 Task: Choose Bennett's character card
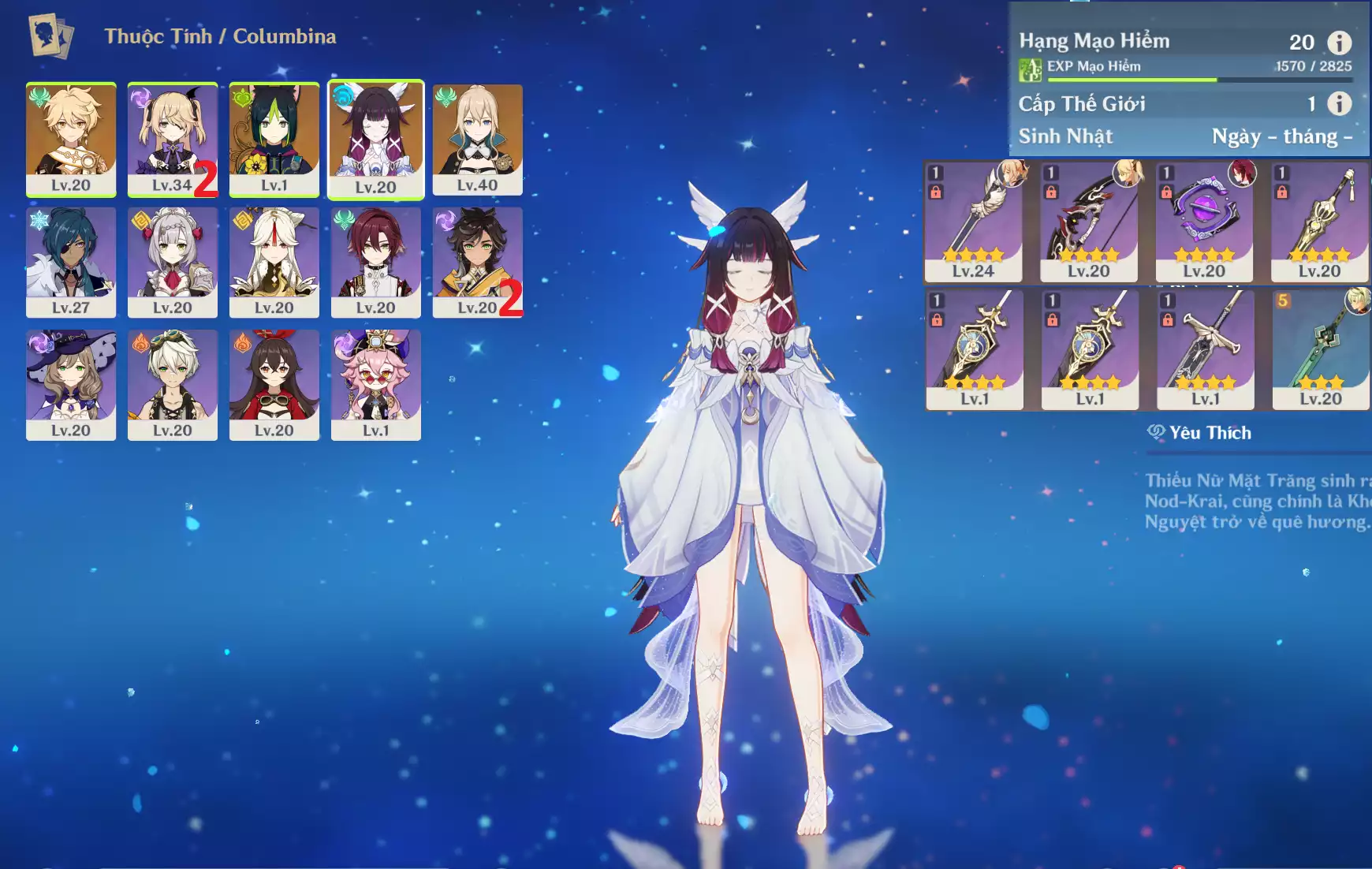[172, 384]
